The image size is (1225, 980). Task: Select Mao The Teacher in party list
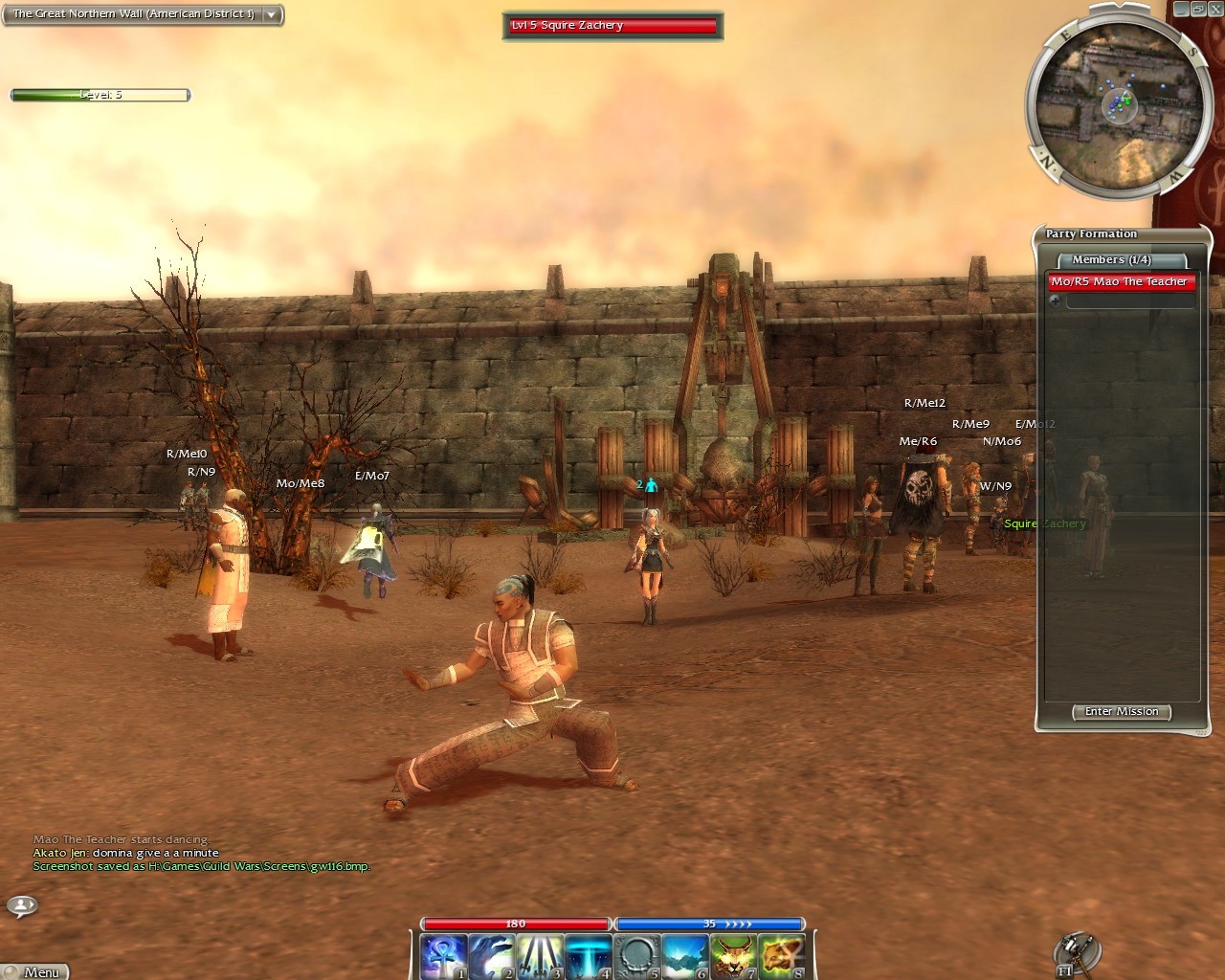1120,281
